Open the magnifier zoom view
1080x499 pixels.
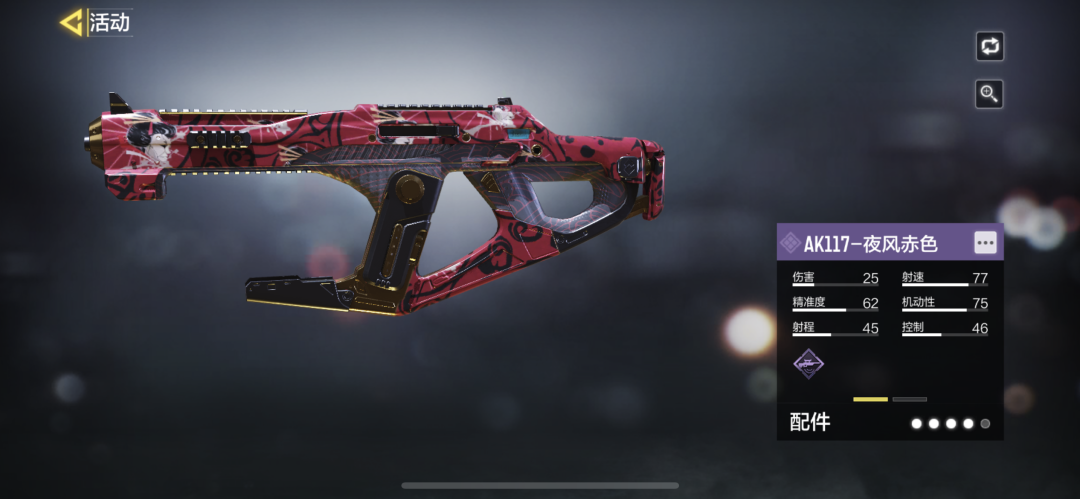(x=990, y=94)
